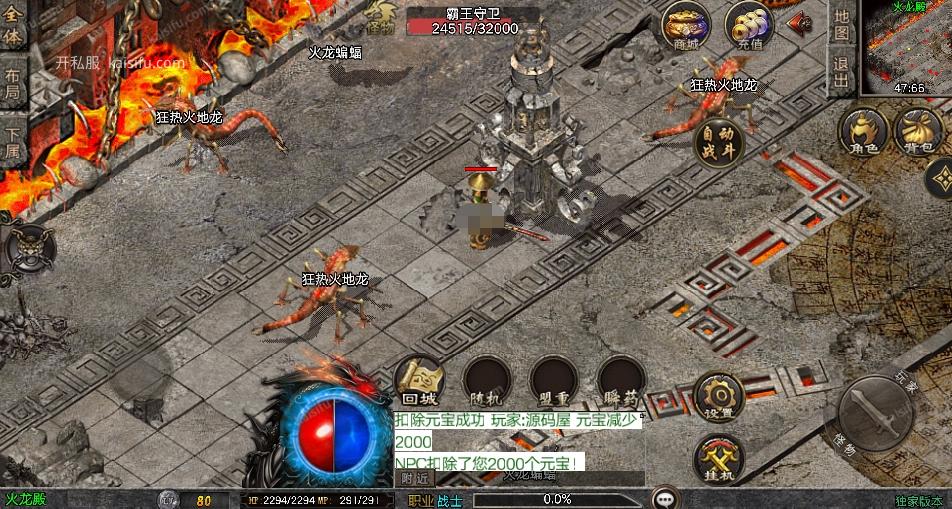Screen dimensions: 952x509
Task: Open the fire dragon hall minimap
Action: [907, 45]
